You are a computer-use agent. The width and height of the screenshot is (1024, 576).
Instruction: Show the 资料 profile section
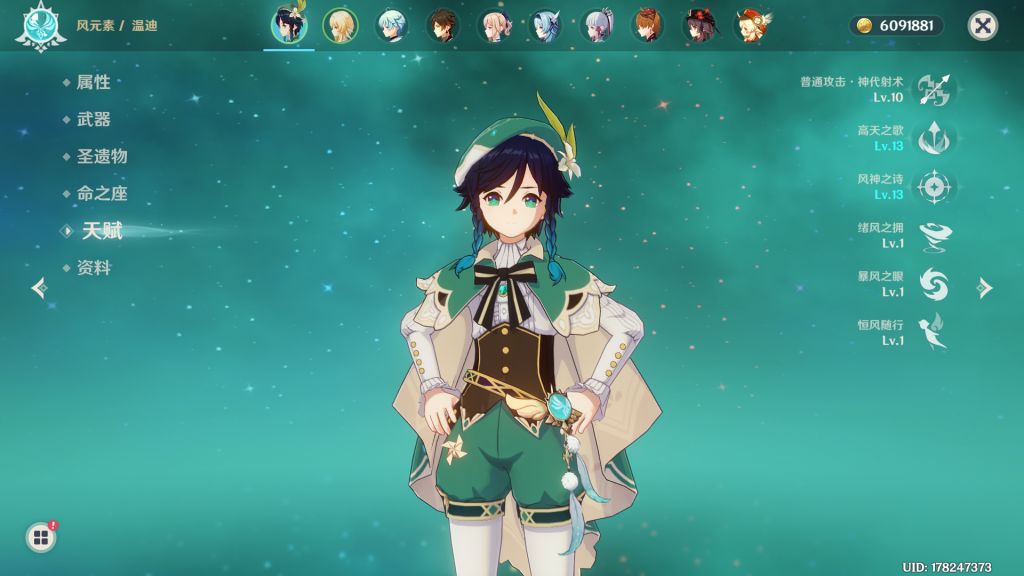[93, 268]
